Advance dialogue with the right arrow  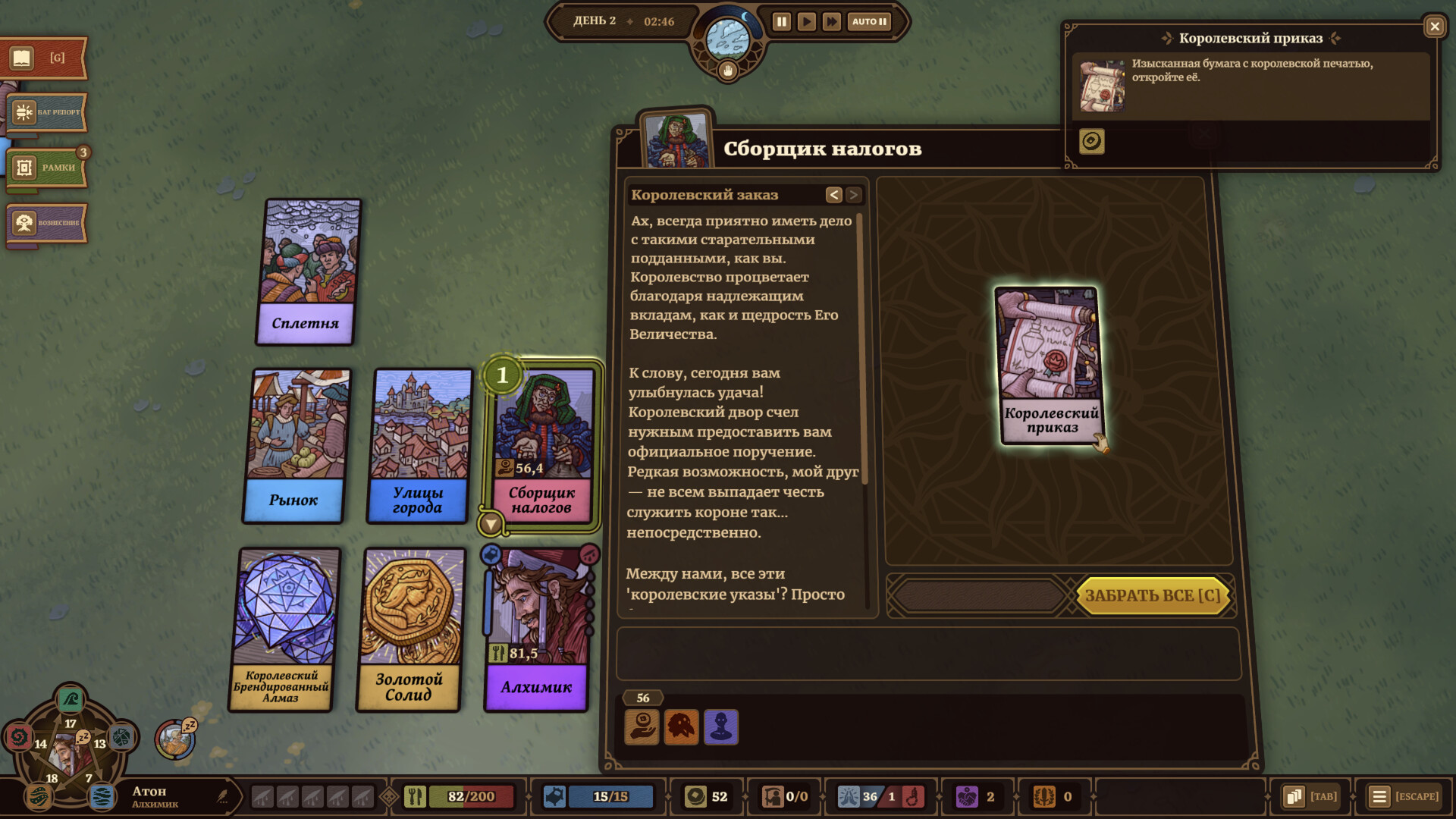[x=854, y=194]
